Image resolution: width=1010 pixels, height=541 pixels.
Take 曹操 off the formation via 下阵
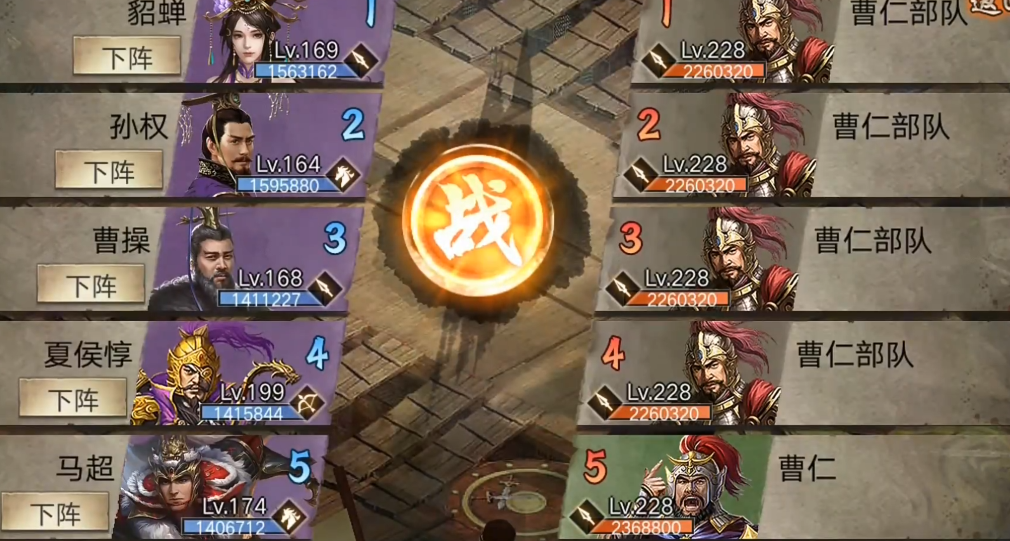coord(91,285)
